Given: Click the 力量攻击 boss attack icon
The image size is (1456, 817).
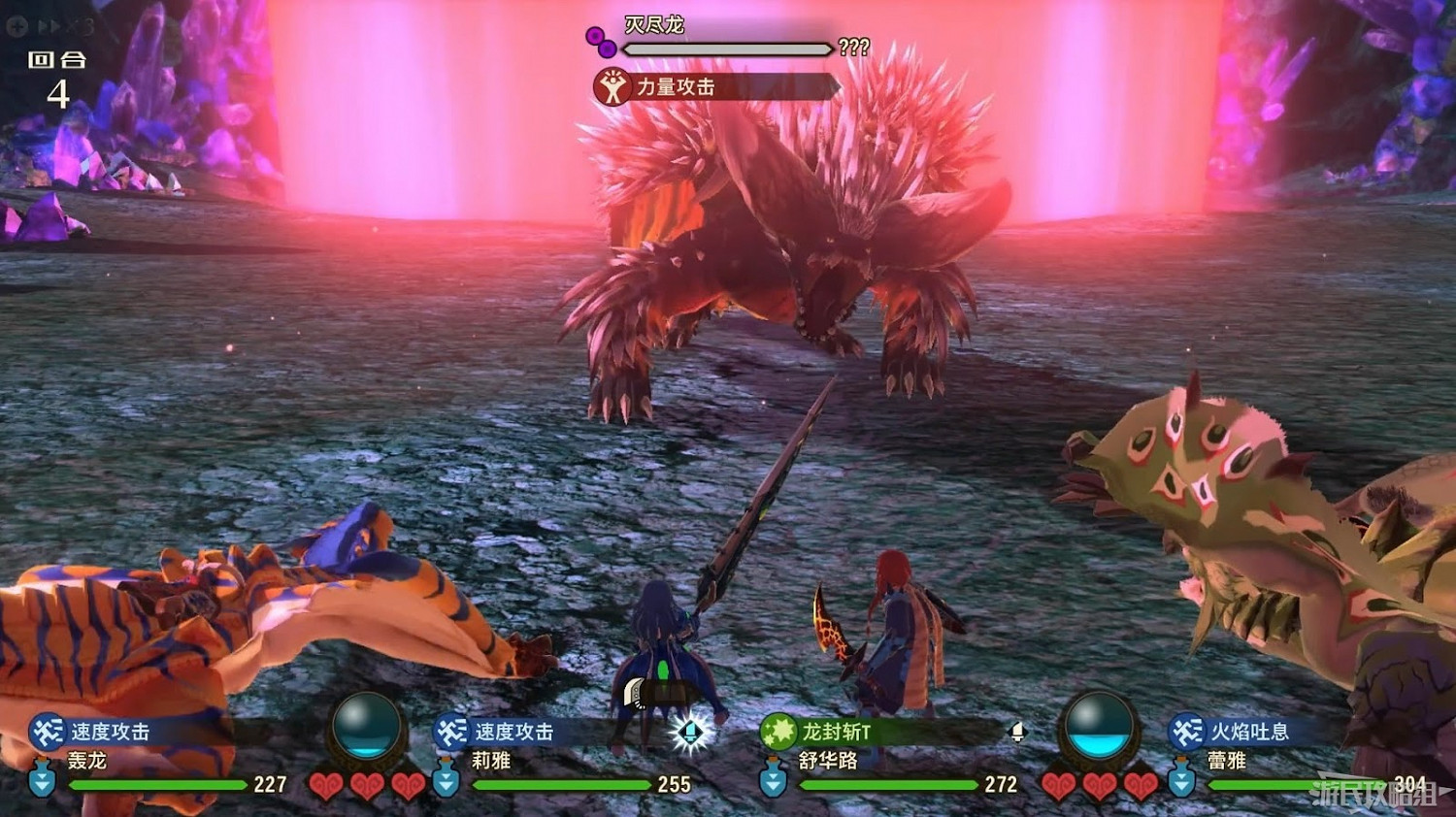Looking at the screenshot, I should point(611,87).
